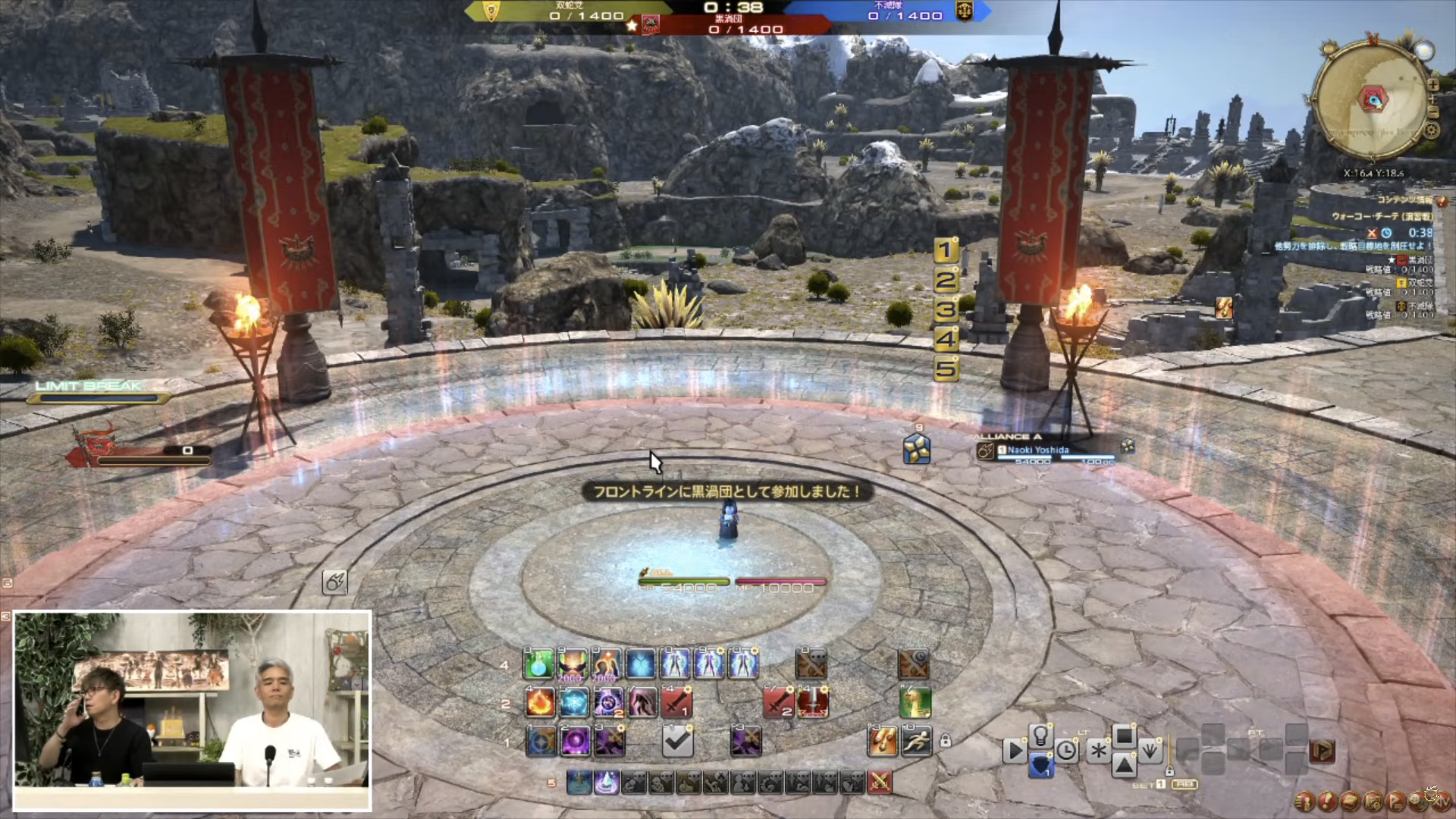Zoom in on the minimap
Image resolution: width=1456 pixels, height=819 pixels.
[x=1433, y=85]
